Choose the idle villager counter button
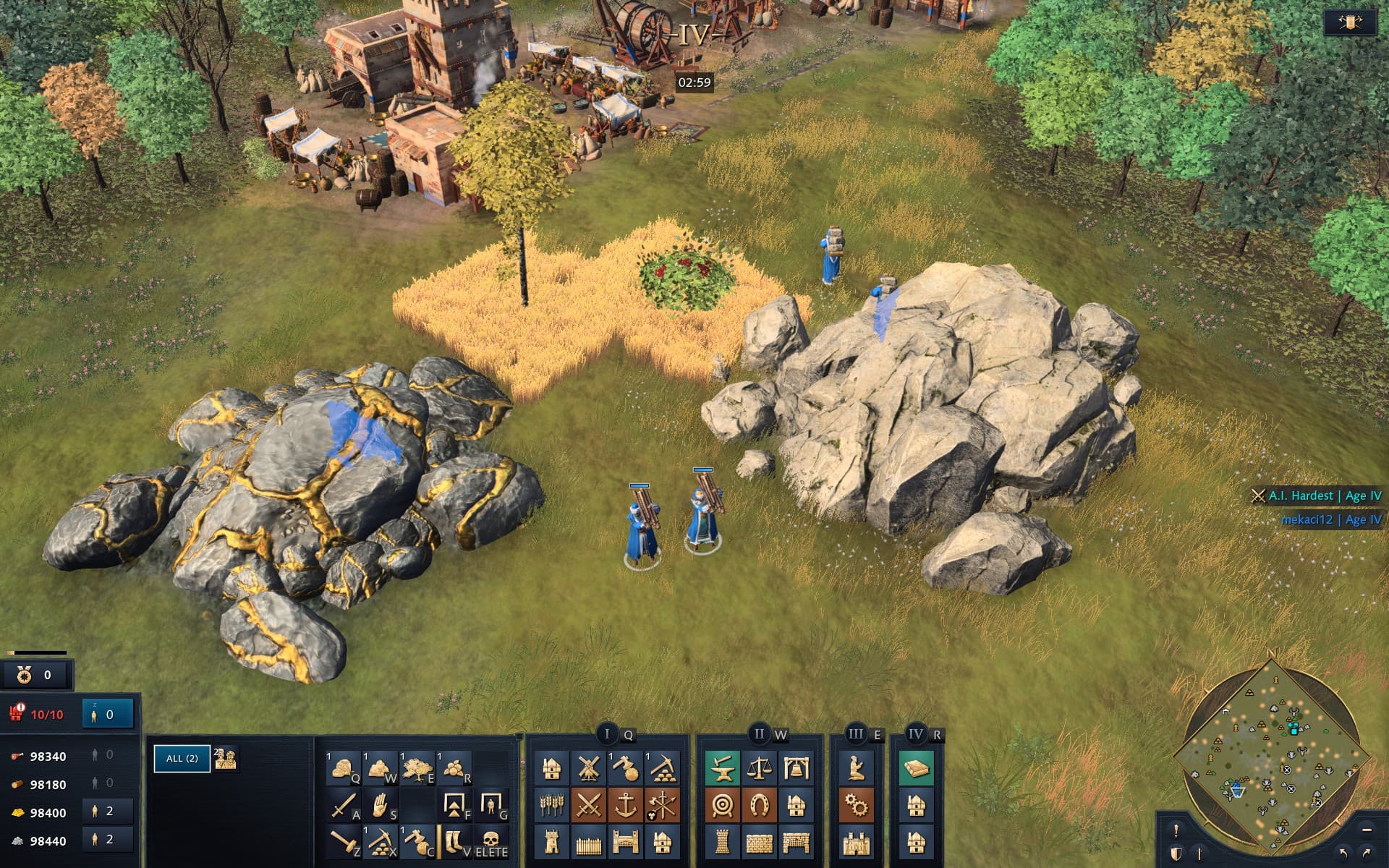This screenshot has width=1389, height=868. [x=108, y=714]
